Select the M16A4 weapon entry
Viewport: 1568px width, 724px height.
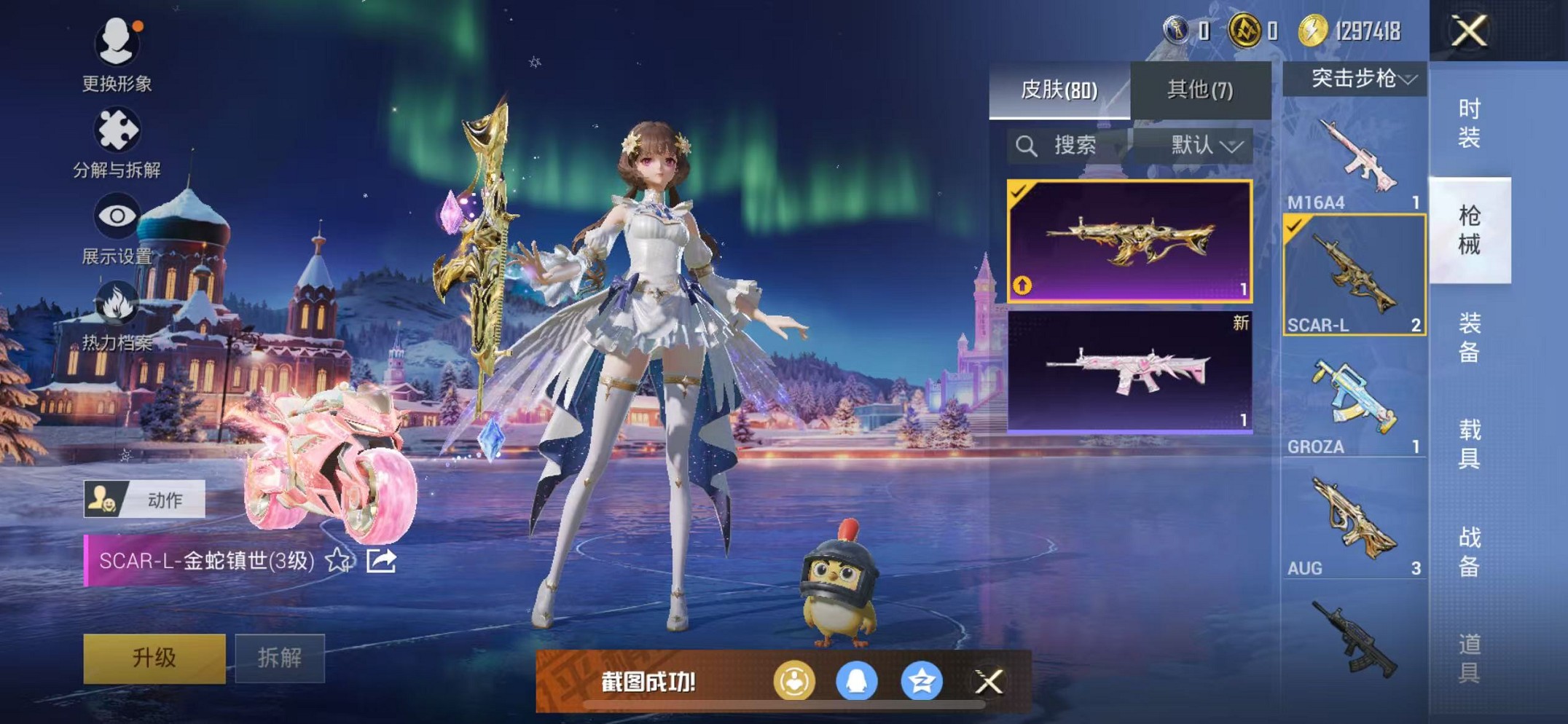1354,162
